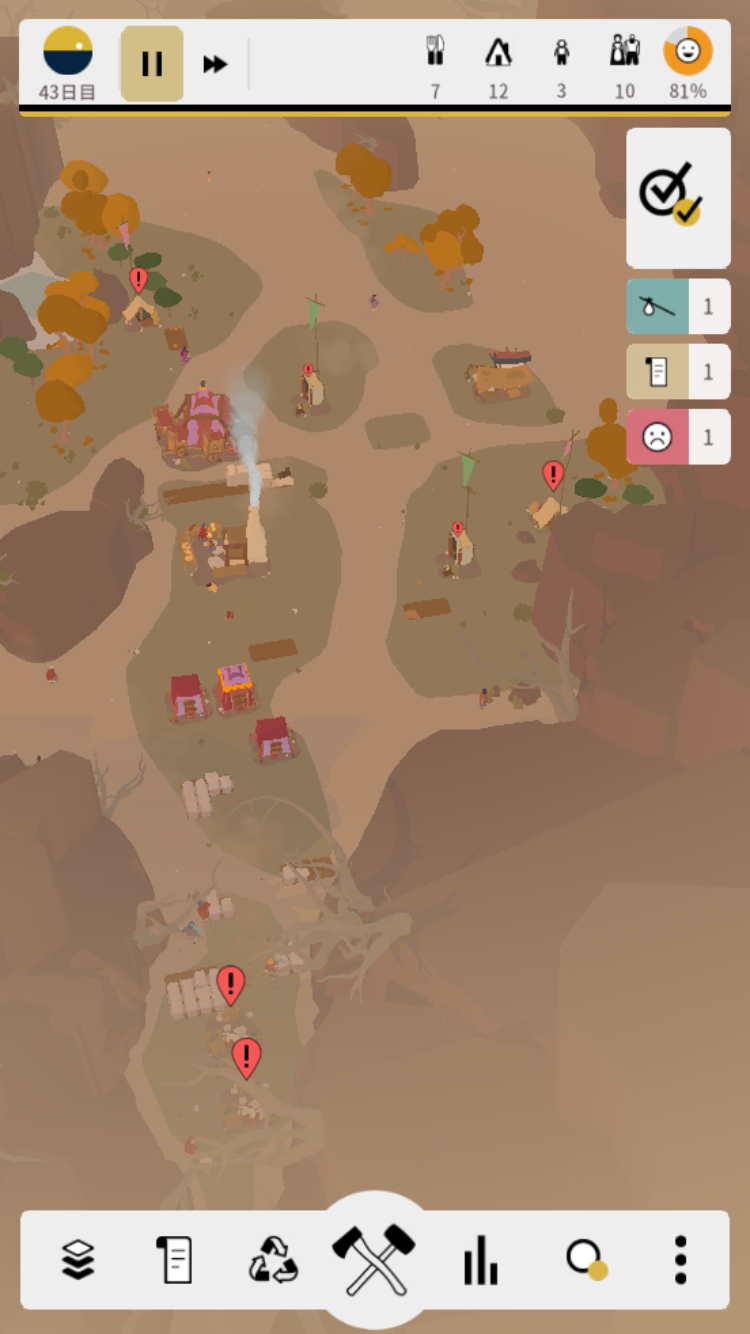
Task: Open the scroll notification alert
Action: (x=678, y=372)
